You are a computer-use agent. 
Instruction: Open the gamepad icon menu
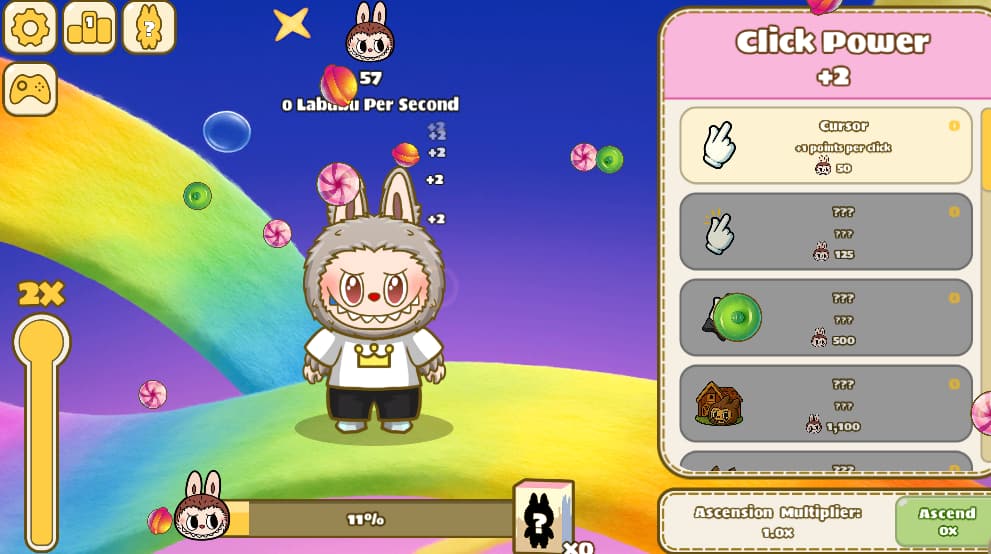pyautogui.click(x=30, y=90)
